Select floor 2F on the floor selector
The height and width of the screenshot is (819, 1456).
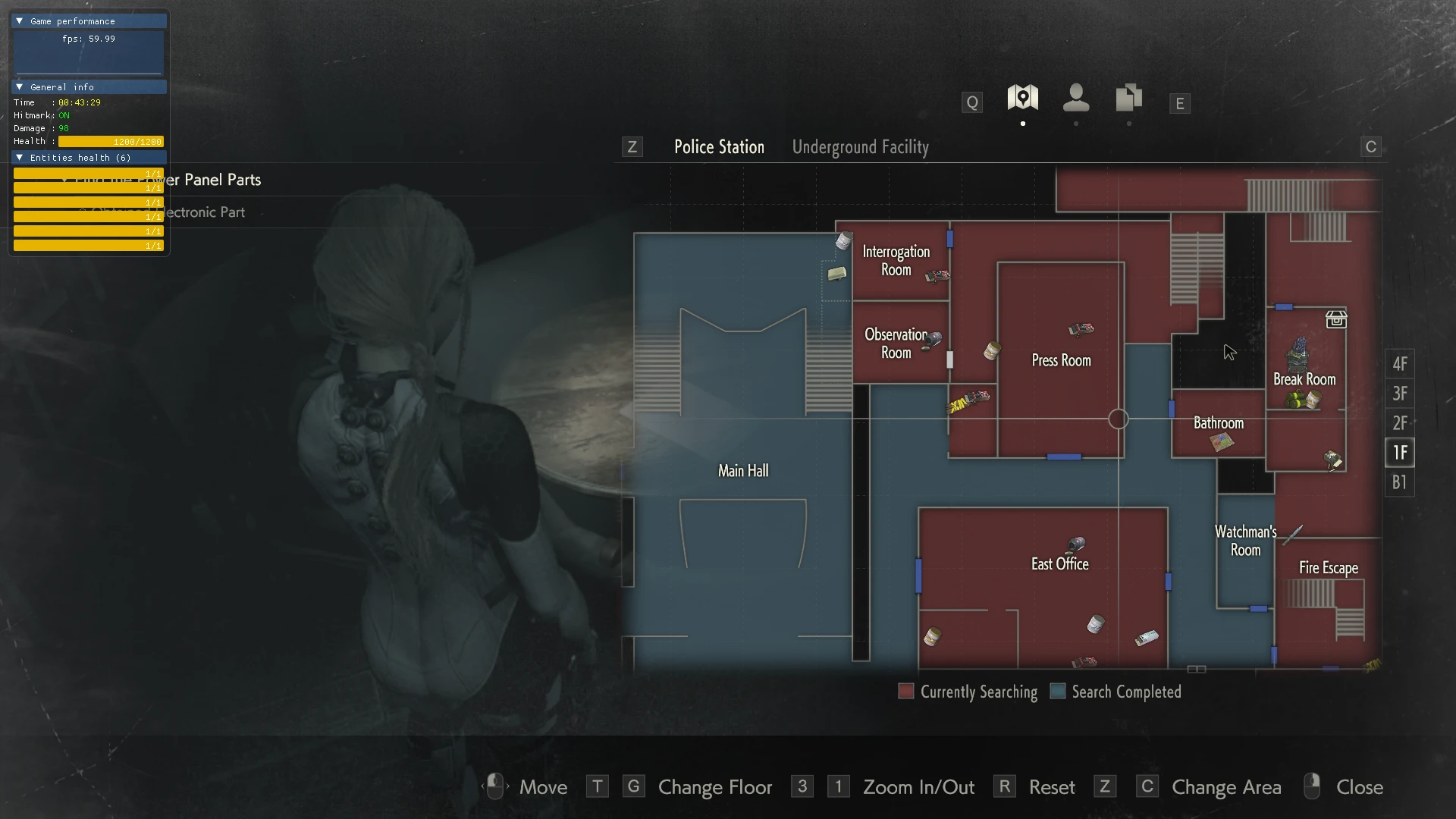click(x=1399, y=423)
